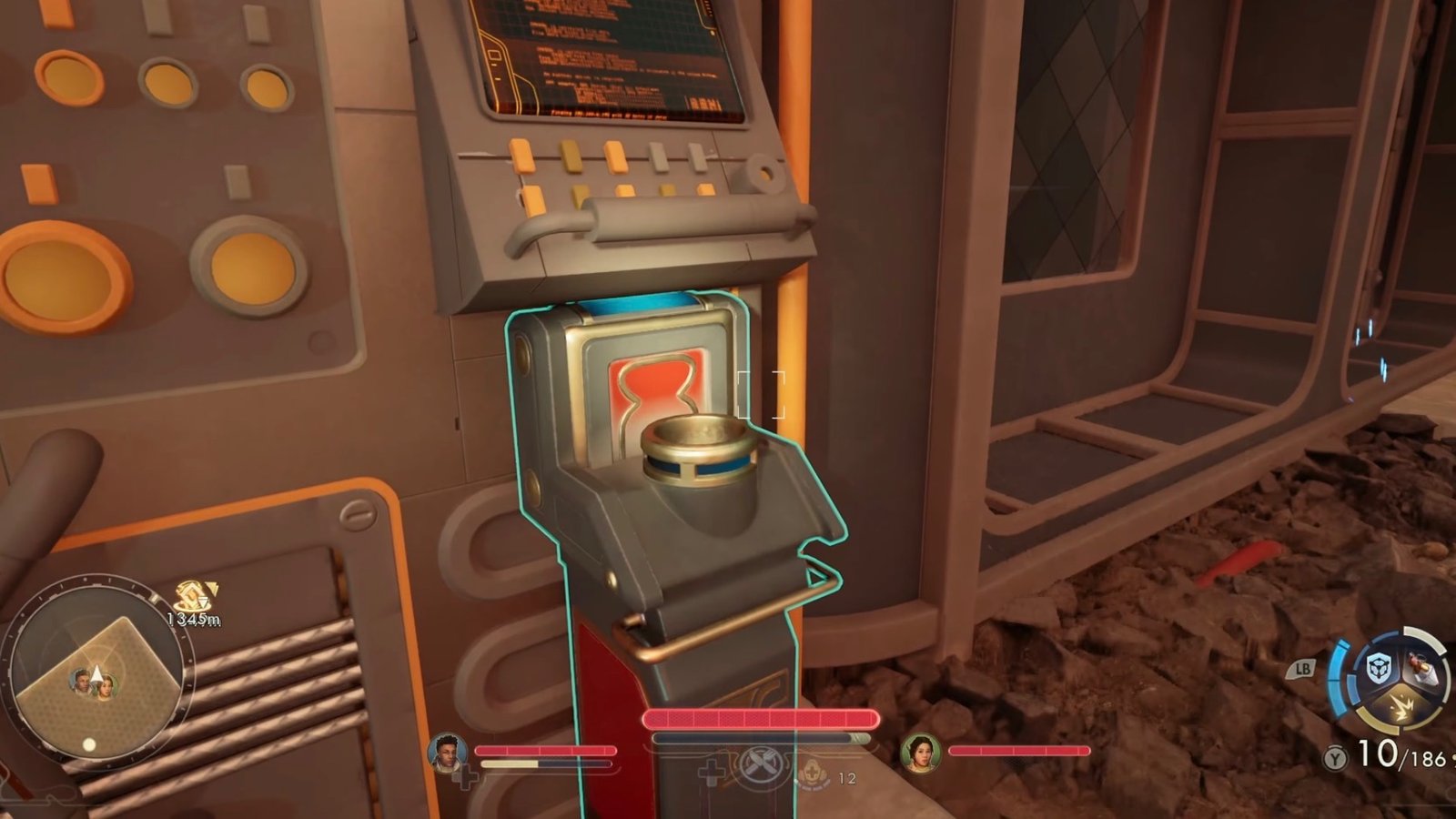Click the red health bar above the ammo display

tap(760, 718)
